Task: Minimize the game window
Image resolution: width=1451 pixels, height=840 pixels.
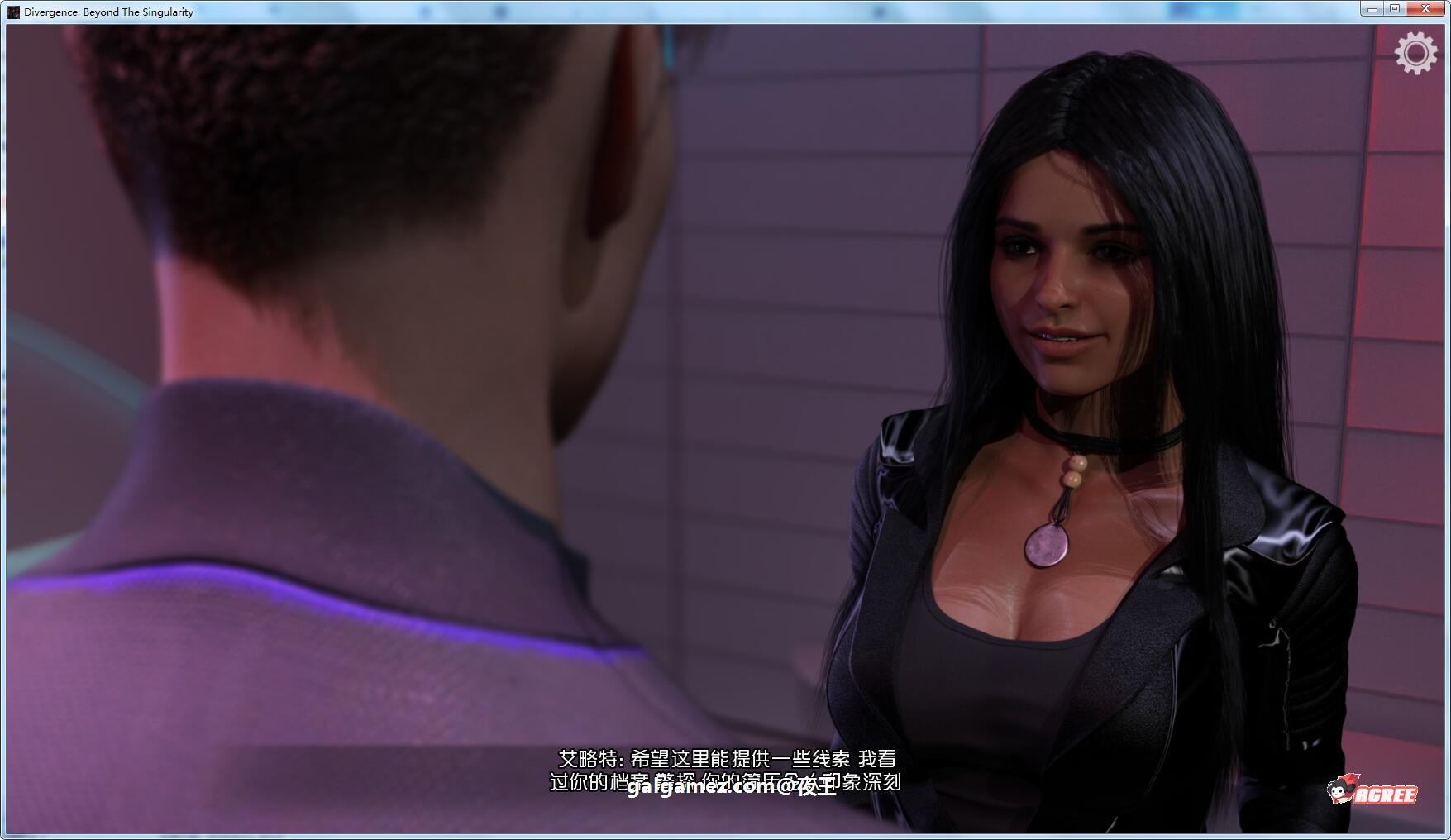Action: (x=1372, y=9)
